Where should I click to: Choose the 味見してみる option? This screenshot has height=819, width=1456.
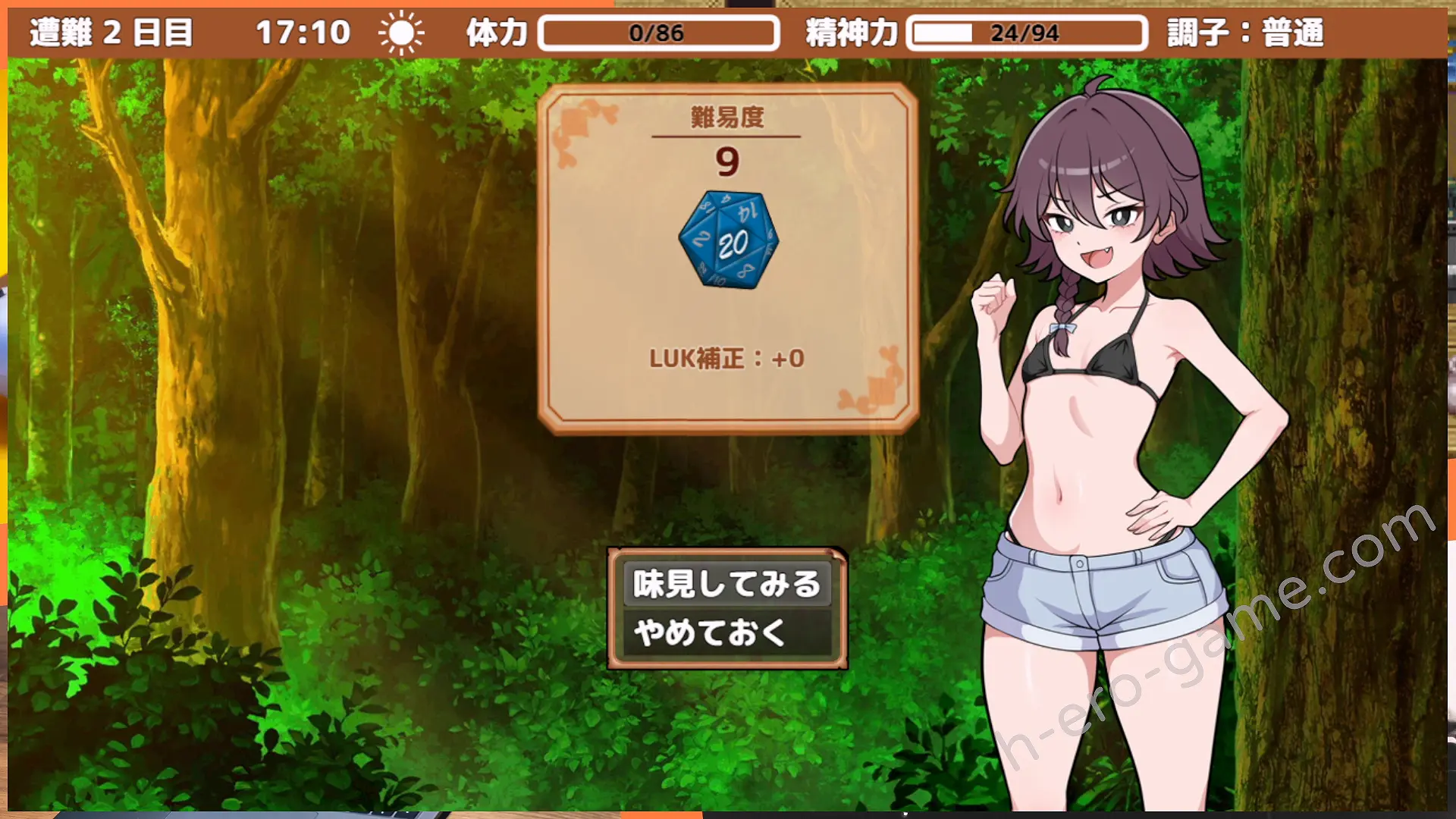[726, 584]
